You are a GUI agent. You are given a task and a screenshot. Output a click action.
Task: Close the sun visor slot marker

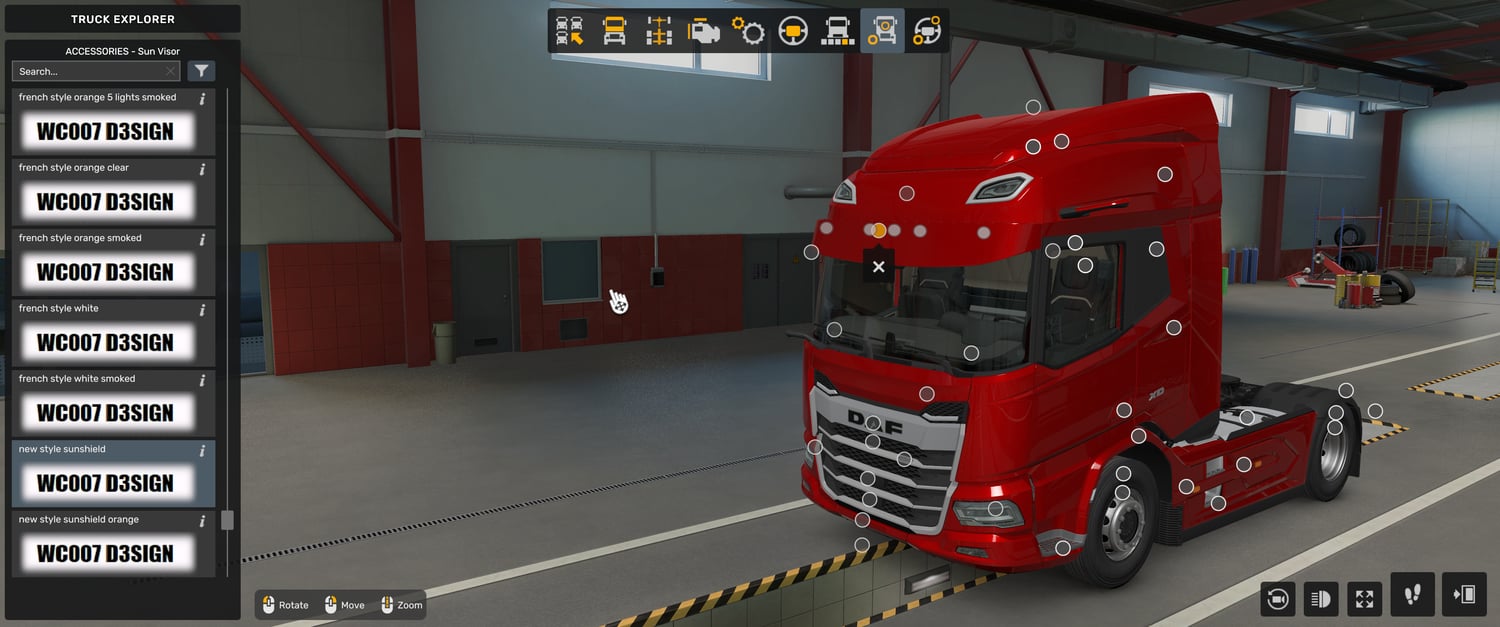(x=878, y=267)
